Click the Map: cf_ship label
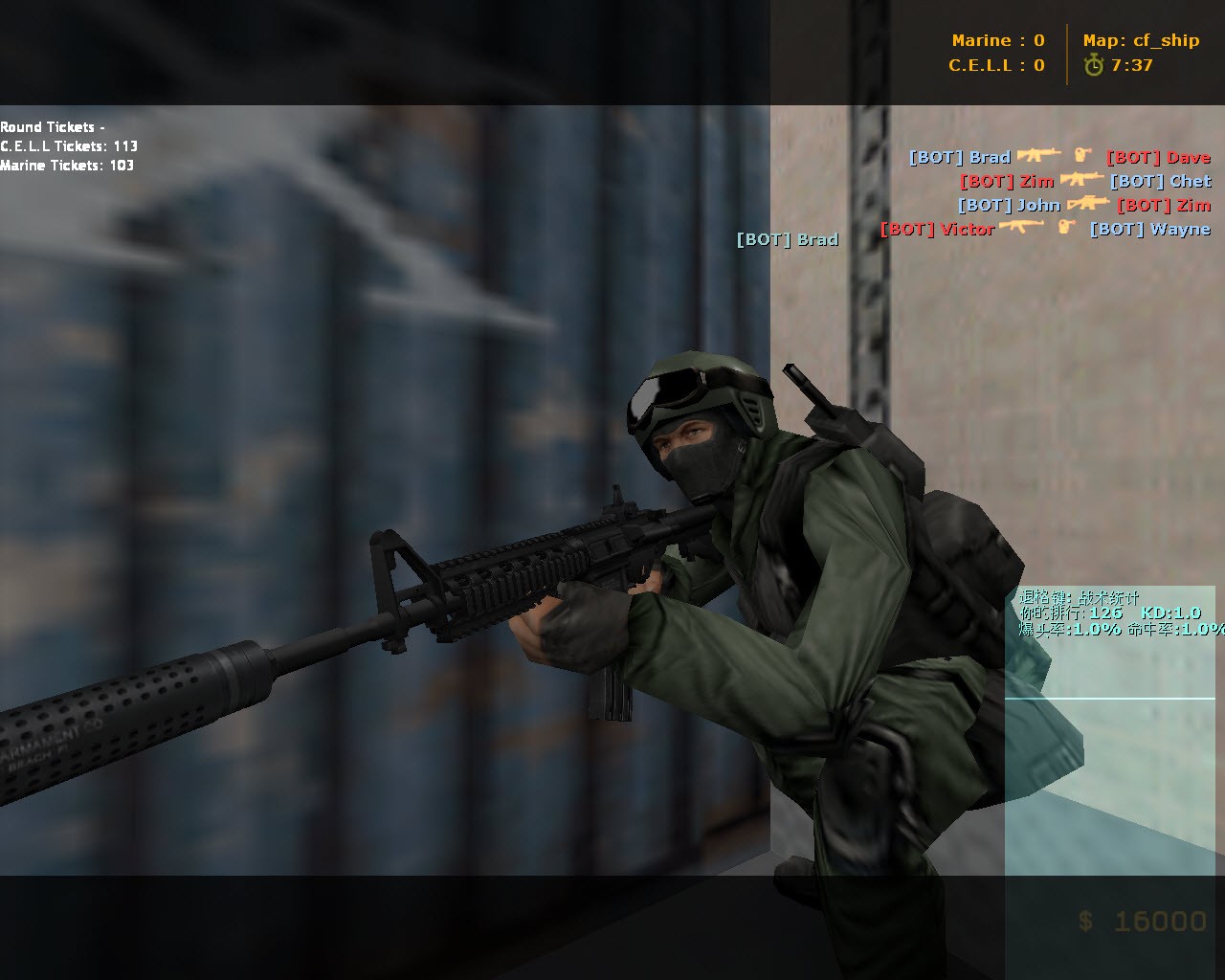The width and height of the screenshot is (1225, 980). coord(1139,40)
